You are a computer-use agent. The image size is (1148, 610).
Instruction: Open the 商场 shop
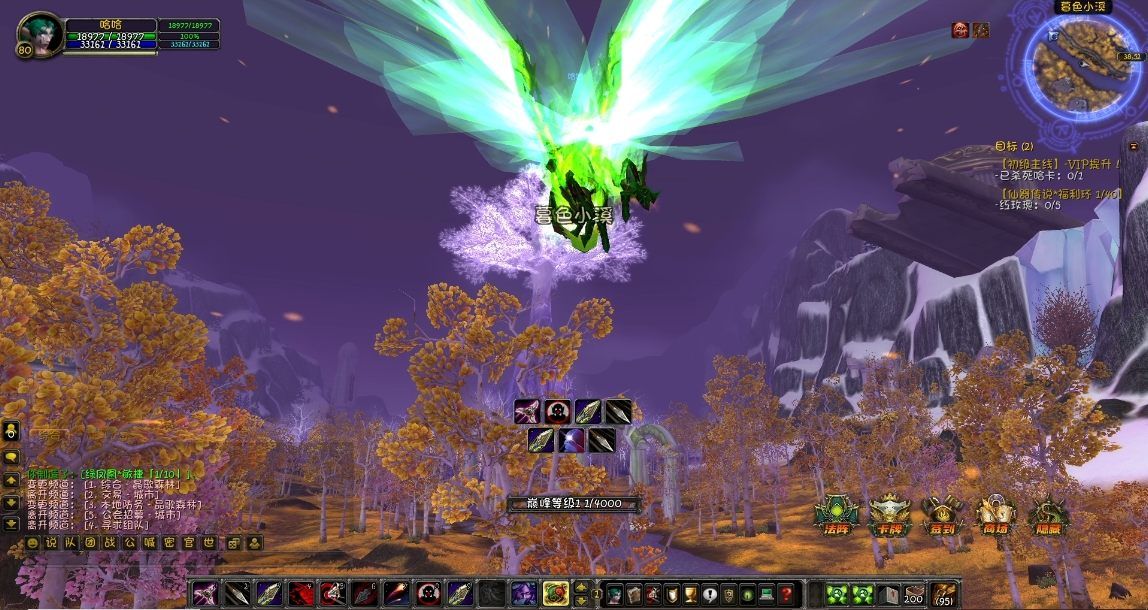pyautogui.click(x=995, y=514)
